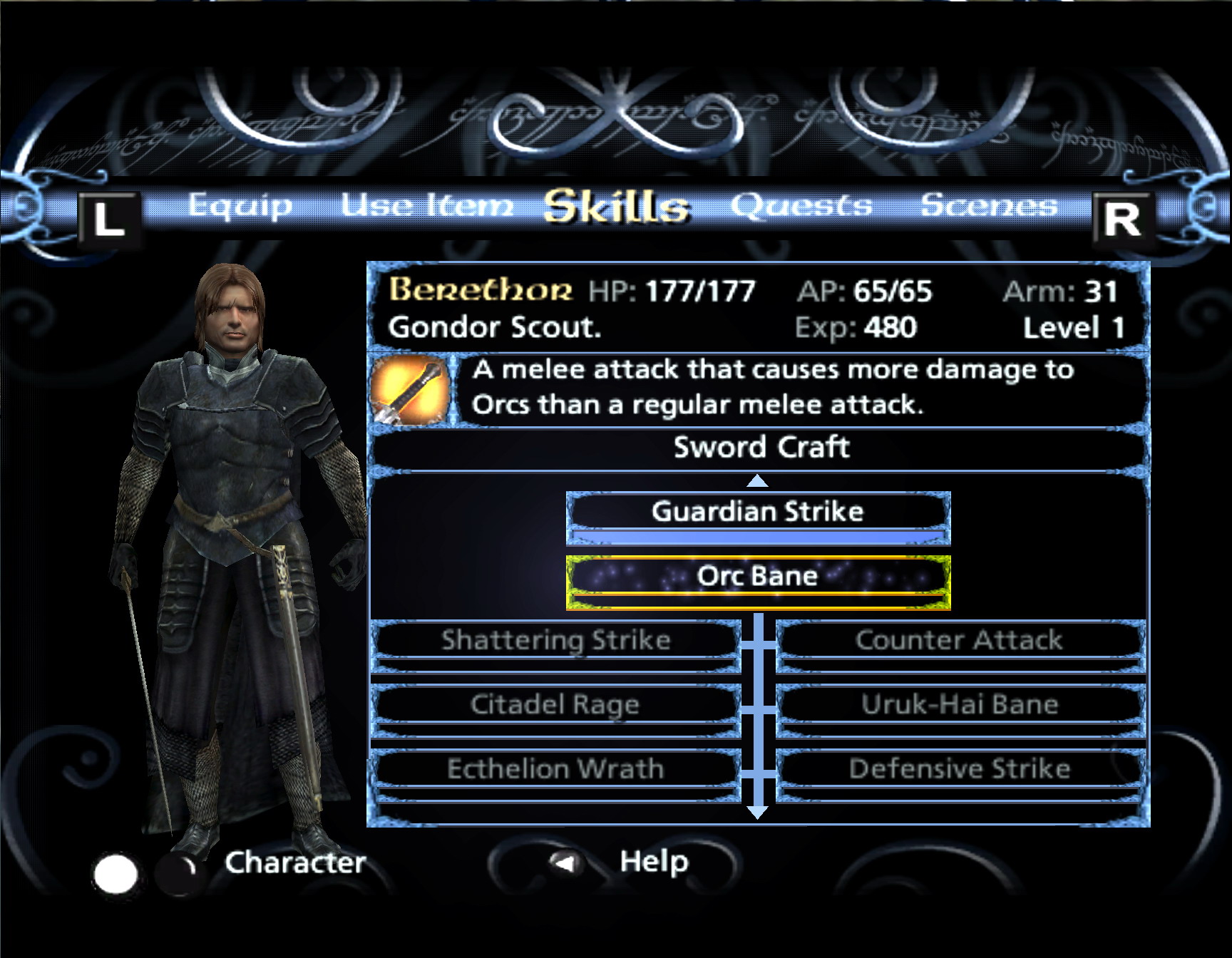Image resolution: width=1232 pixels, height=958 pixels.
Task: Pick the Ecthelion Wrath skill
Action: pyautogui.click(x=555, y=769)
